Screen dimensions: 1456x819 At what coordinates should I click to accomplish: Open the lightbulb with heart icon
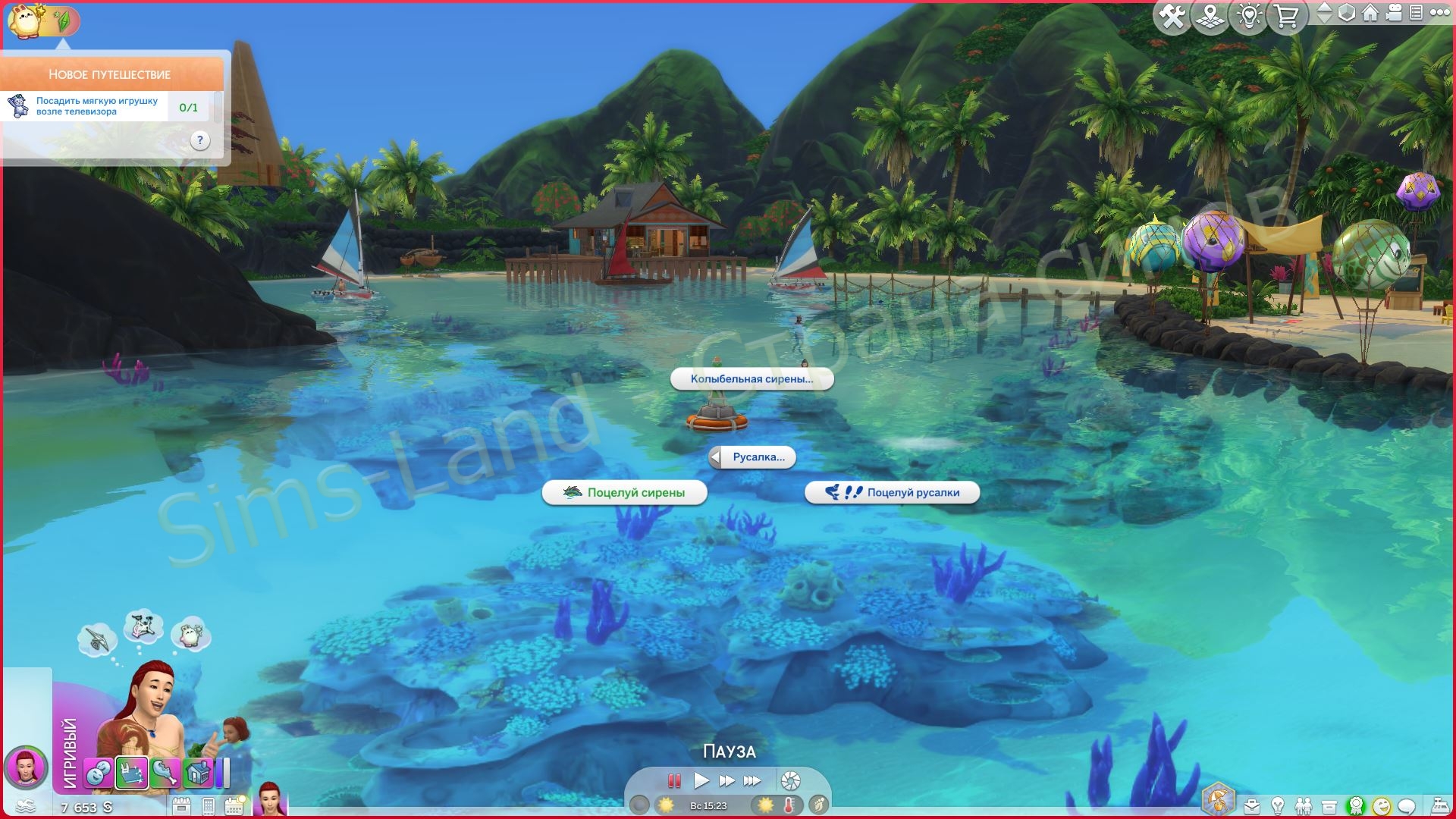(x=1249, y=17)
